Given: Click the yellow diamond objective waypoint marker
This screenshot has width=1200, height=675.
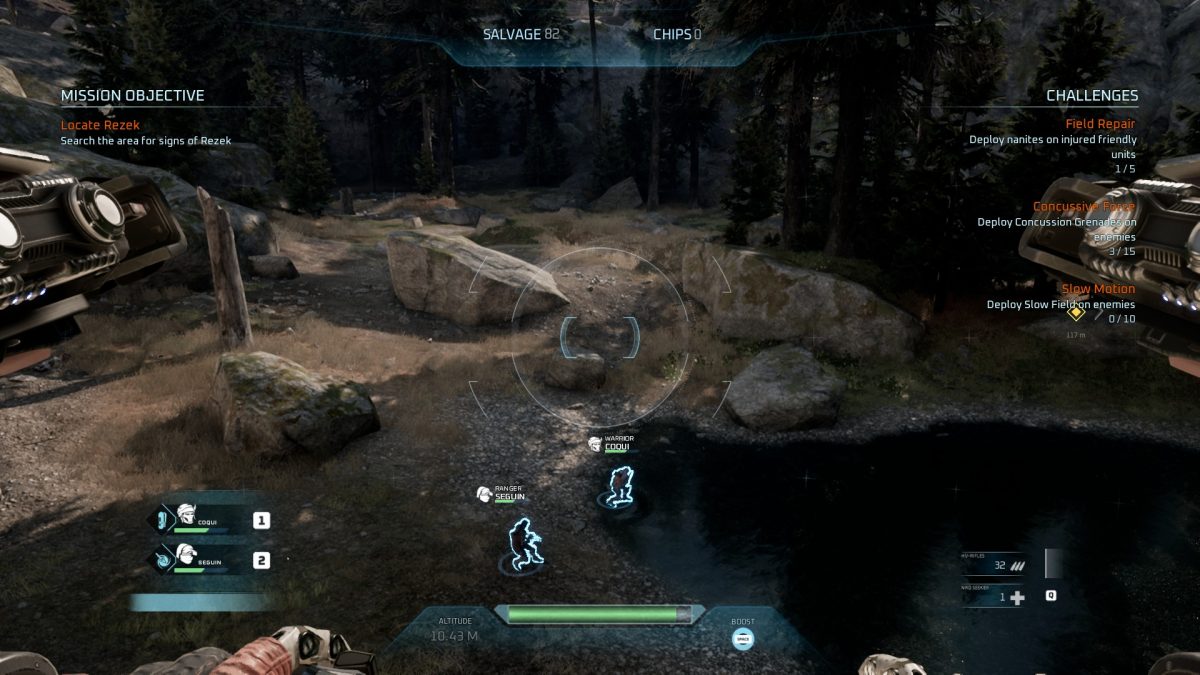Looking at the screenshot, I should tap(1076, 313).
